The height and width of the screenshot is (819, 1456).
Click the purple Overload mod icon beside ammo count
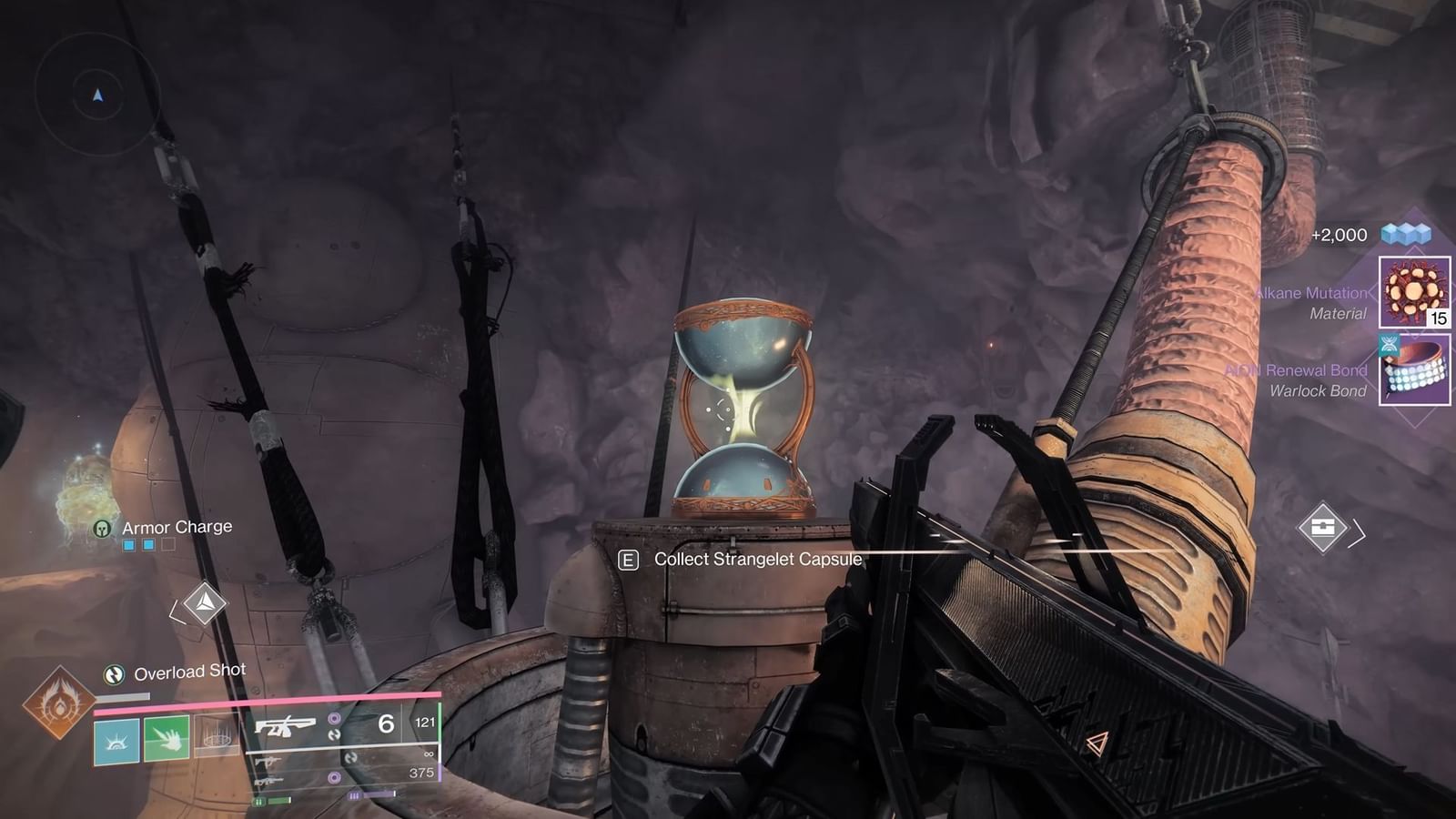[x=333, y=718]
